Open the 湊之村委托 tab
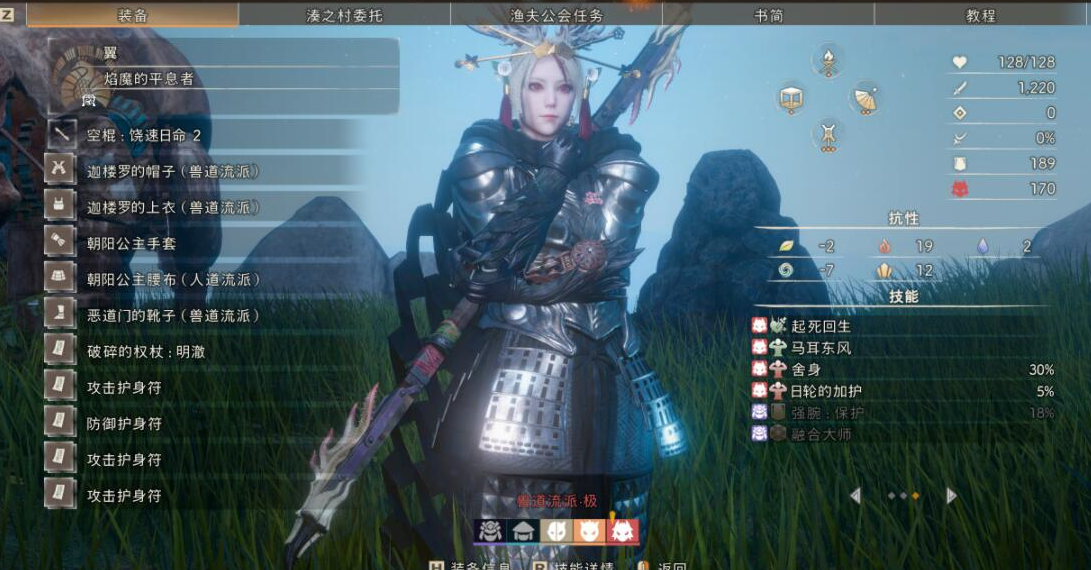 344,15
